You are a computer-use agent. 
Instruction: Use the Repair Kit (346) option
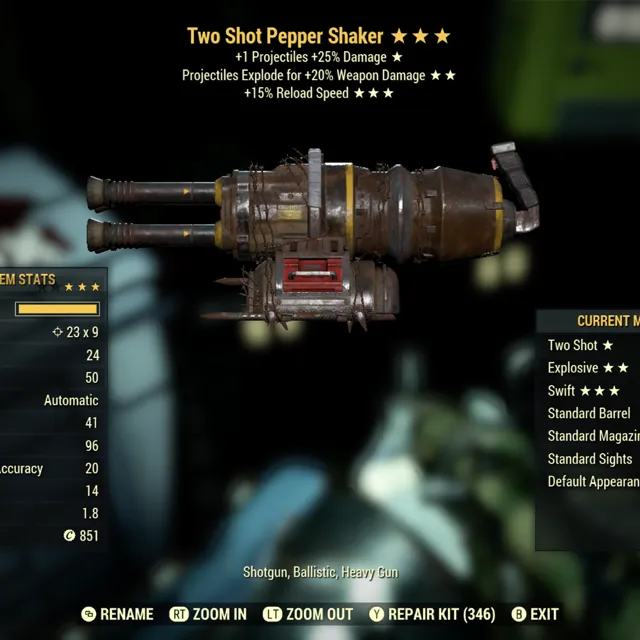pyautogui.click(x=432, y=614)
